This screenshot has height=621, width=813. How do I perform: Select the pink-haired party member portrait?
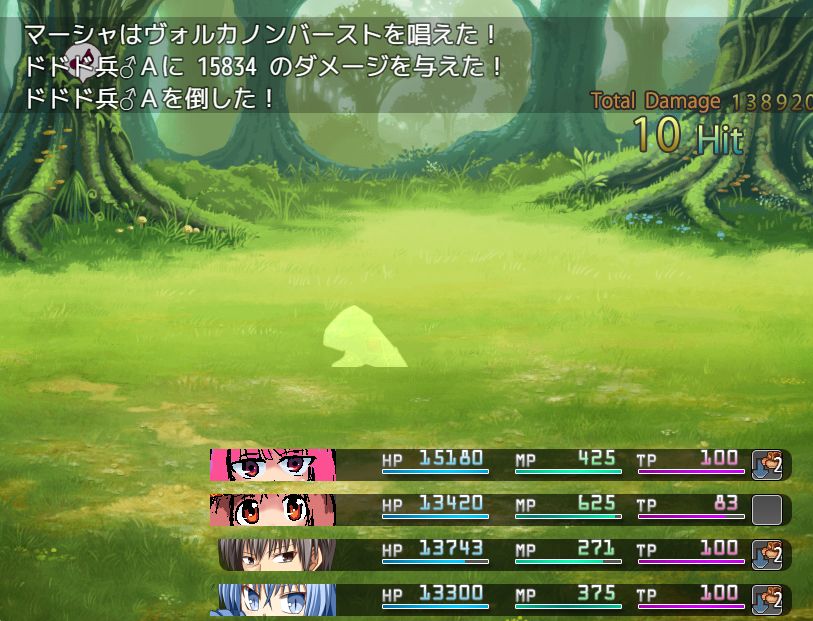(273, 465)
